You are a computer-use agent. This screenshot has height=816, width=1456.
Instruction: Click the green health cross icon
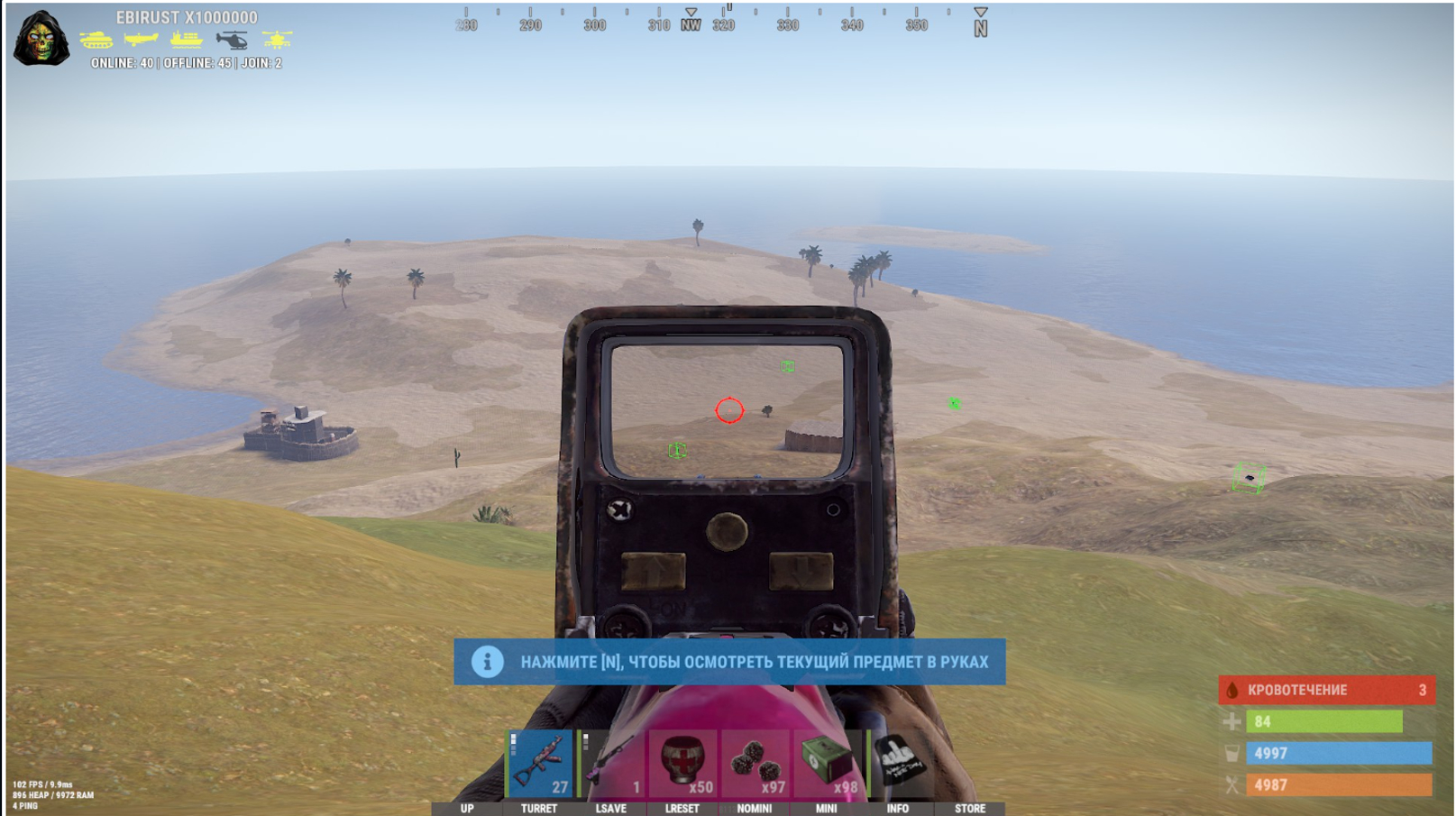click(x=1231, y=722)
